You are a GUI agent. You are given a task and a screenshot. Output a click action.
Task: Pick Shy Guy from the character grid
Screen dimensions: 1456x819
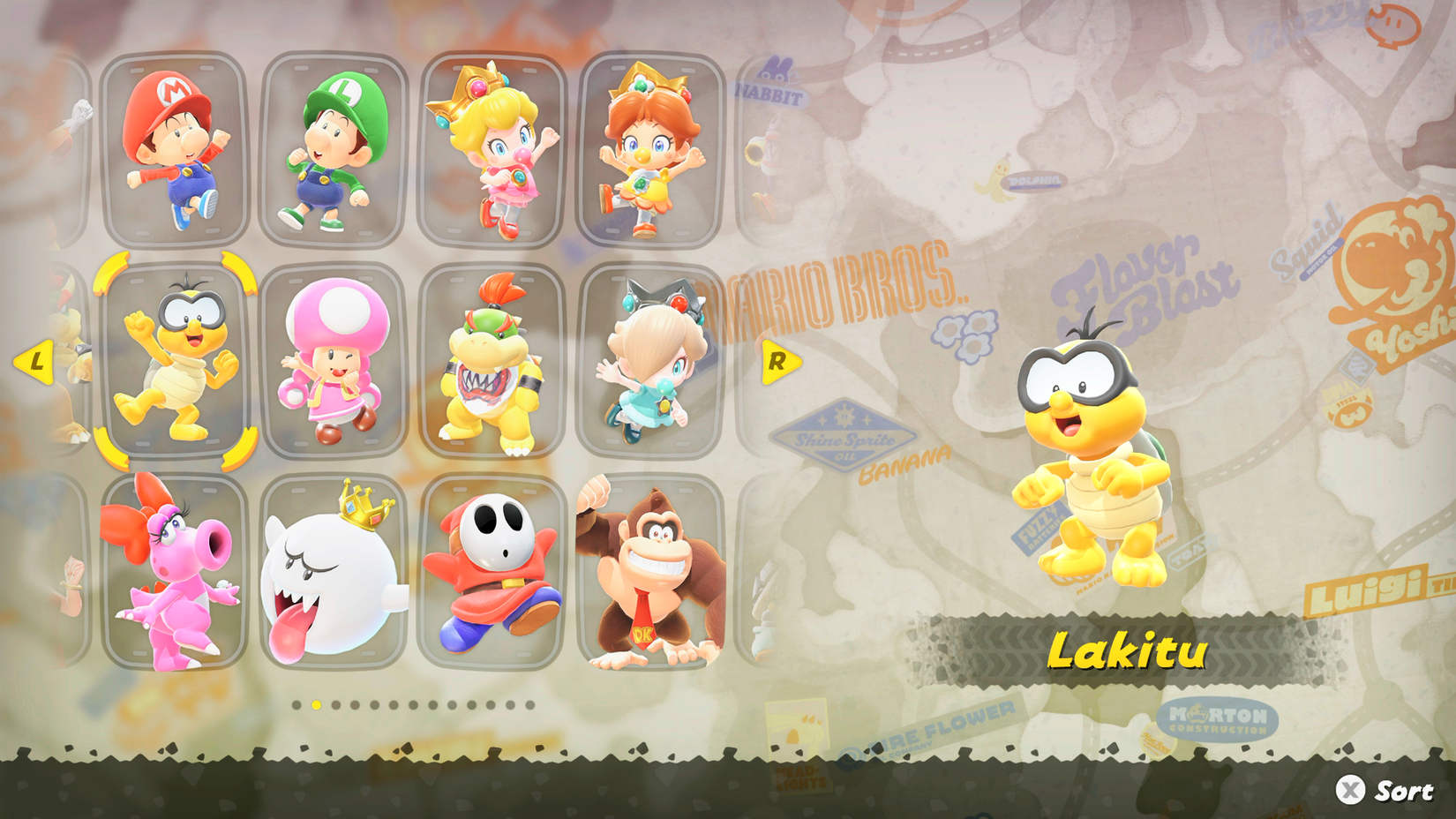pyautogui.click(x=494, y=574)
